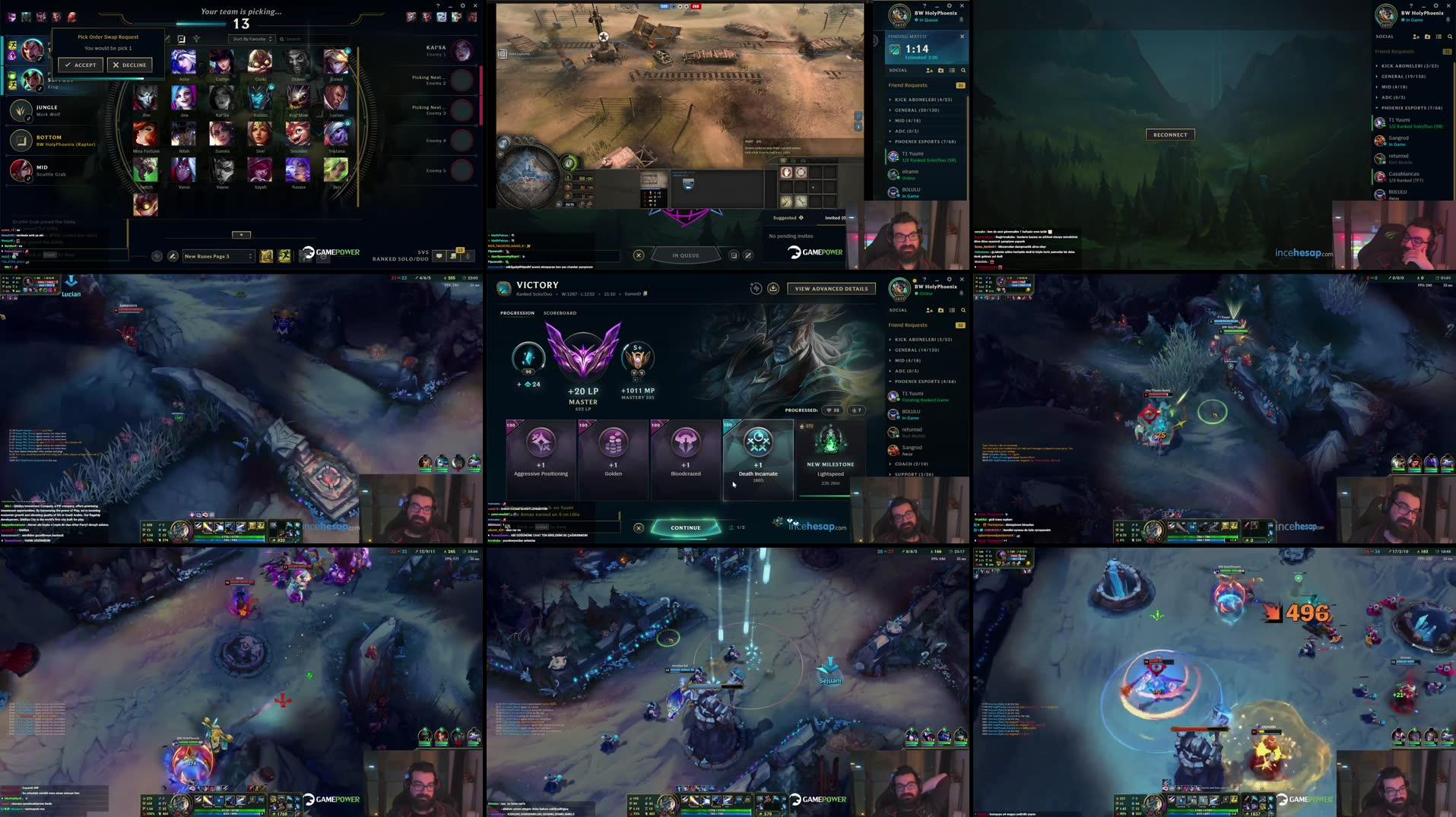
Task: Open the New Runes Page 3 dropdown
Action: pos(218,256)
